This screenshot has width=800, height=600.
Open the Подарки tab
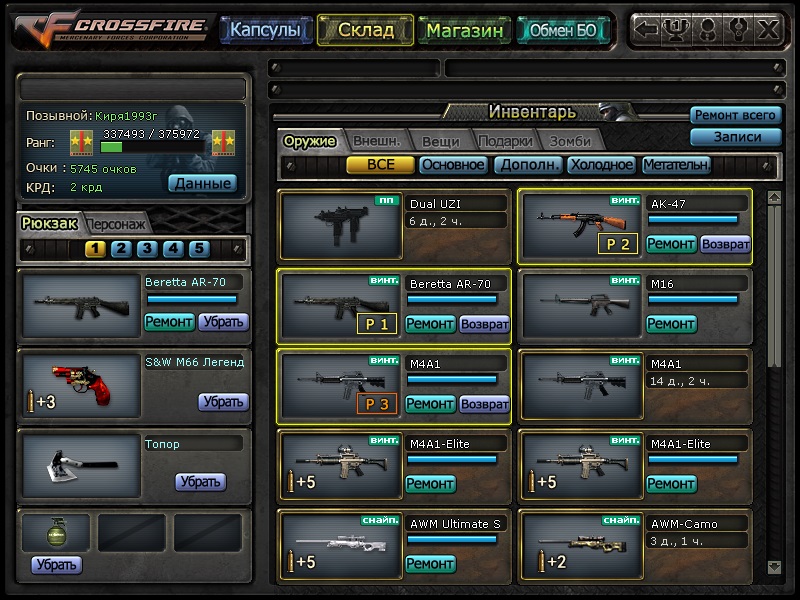[x=505, y=141]
